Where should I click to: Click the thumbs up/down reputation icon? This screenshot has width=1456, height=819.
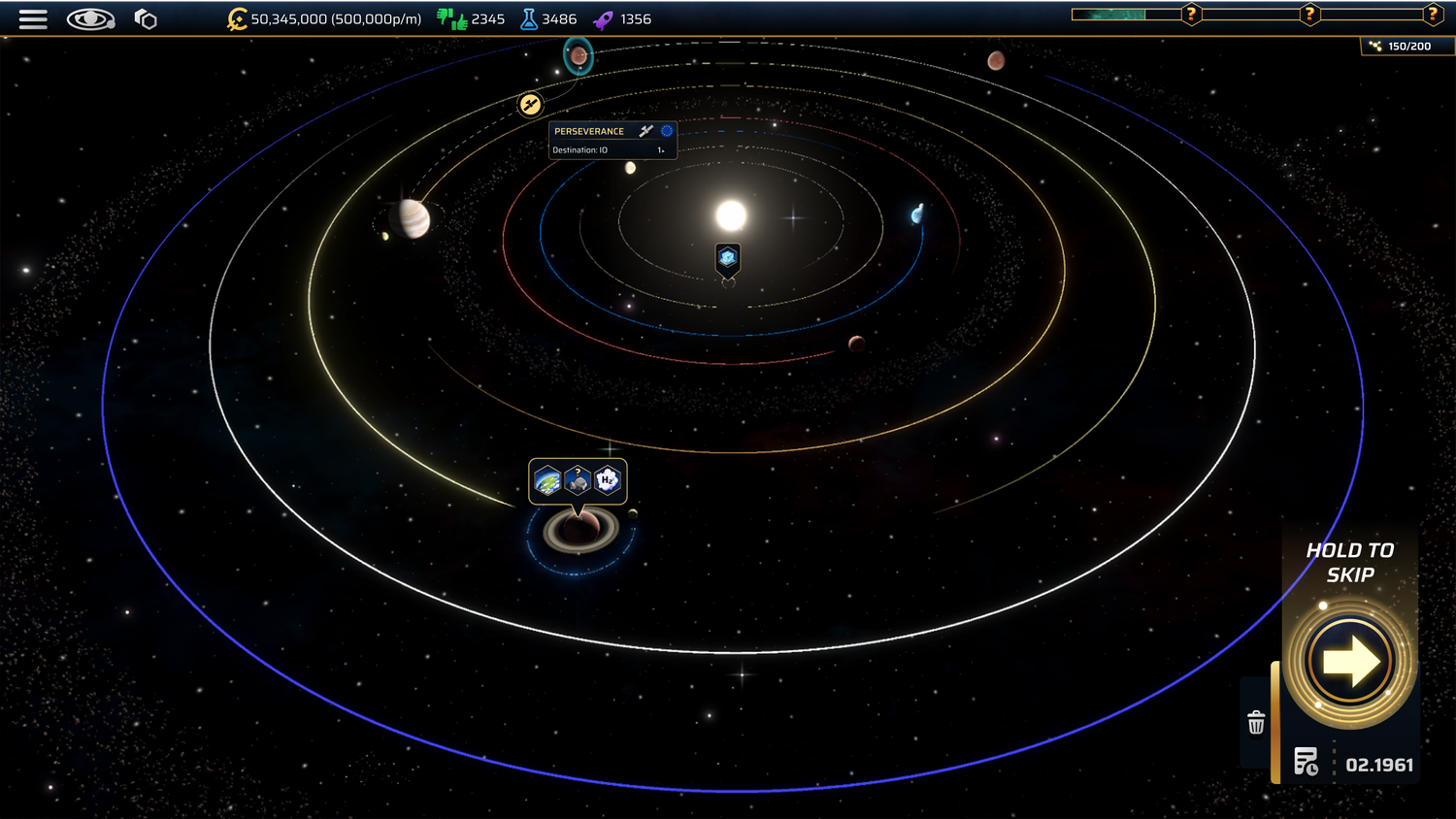pyautogui.click(x=451, y=19)
